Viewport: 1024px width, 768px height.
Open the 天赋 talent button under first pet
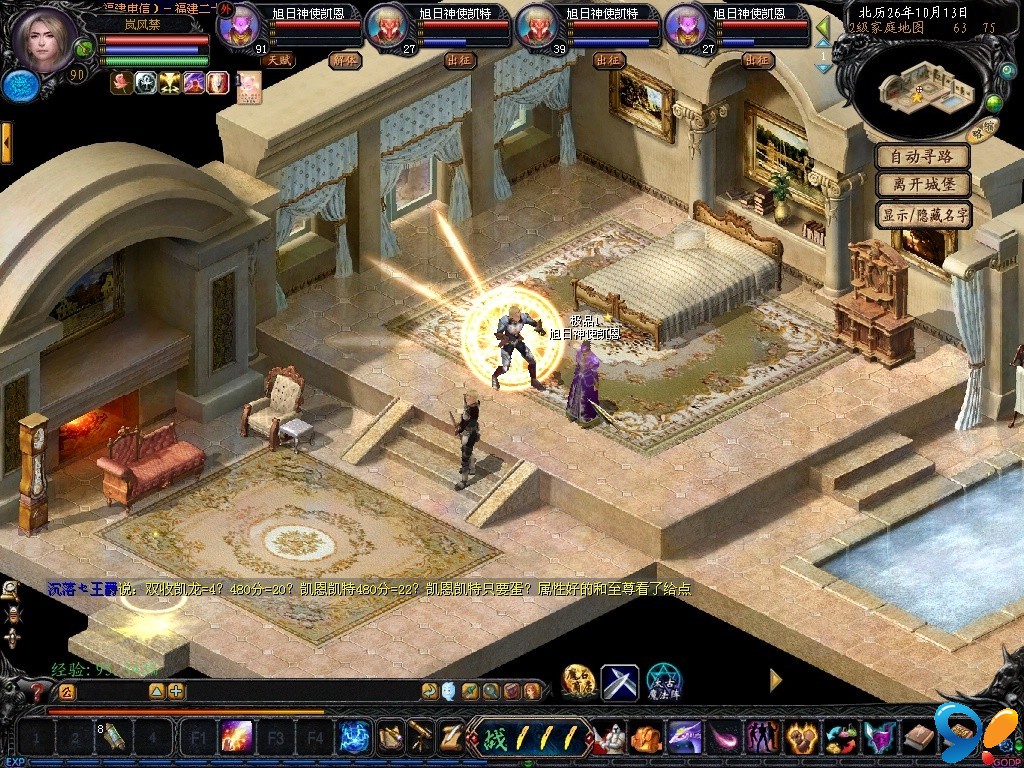pos(277,60)
